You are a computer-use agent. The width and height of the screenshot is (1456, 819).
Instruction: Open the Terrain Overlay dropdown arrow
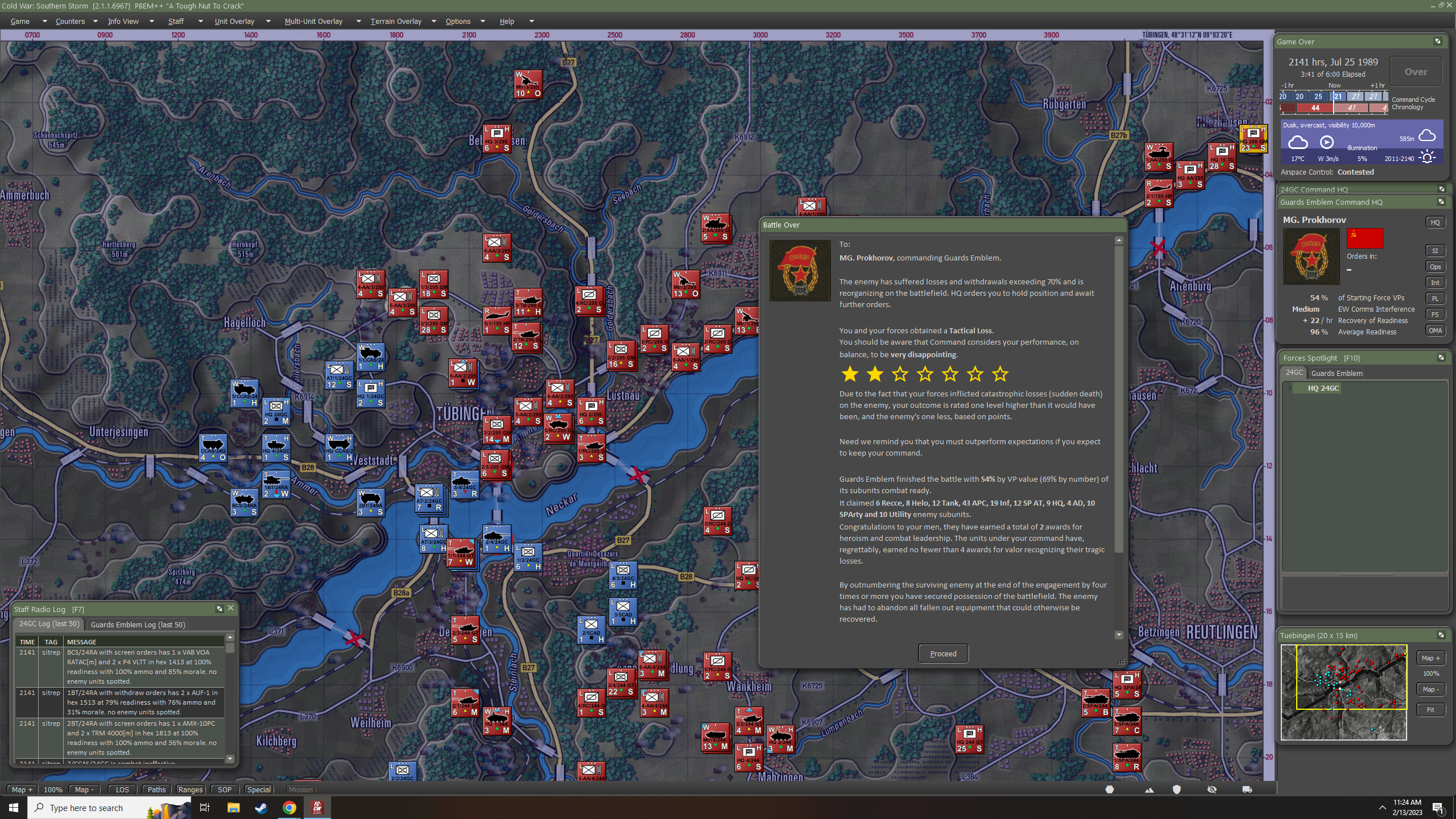(x=433, y=21)
